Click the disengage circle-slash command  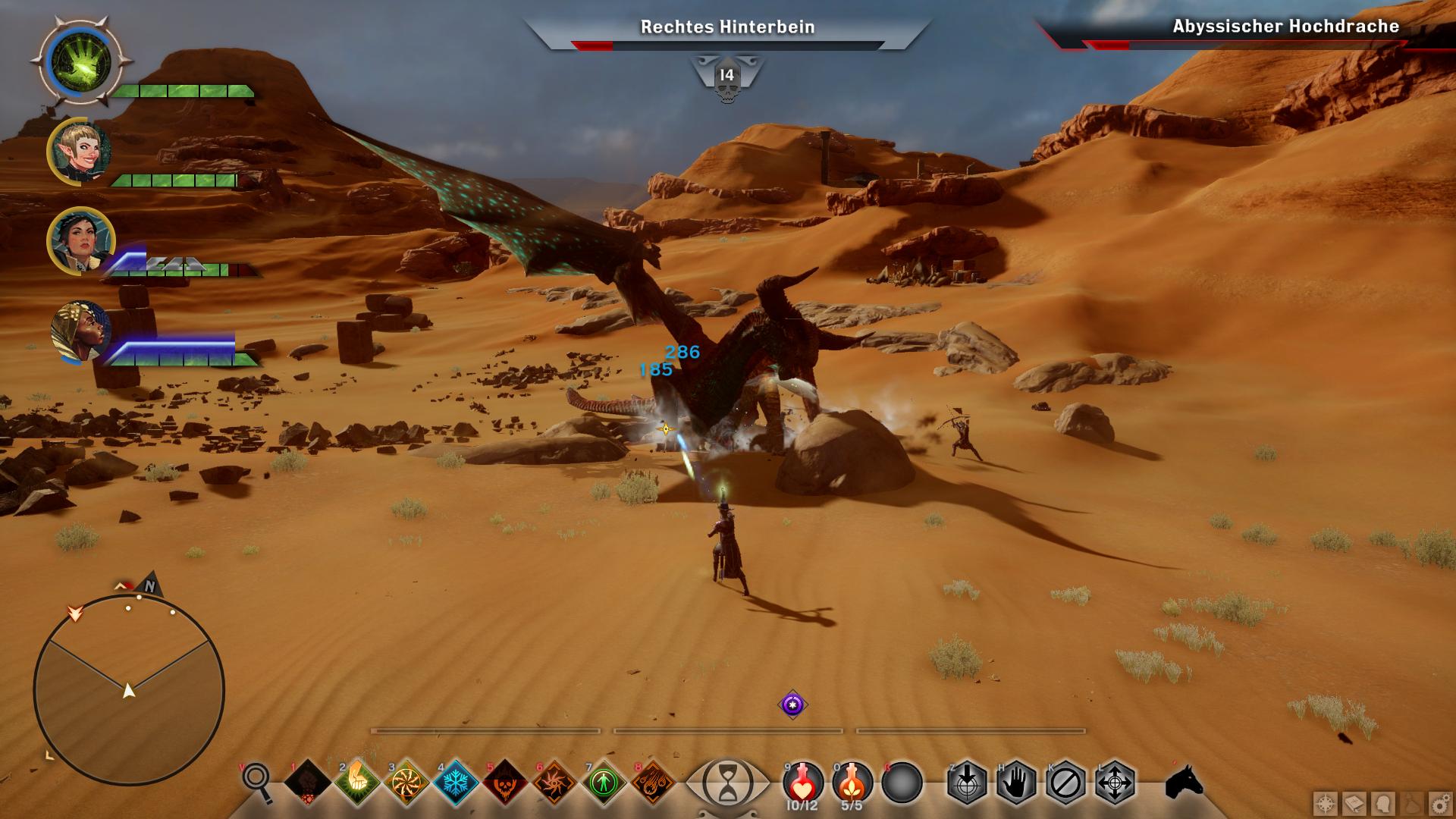(1065, 782)
